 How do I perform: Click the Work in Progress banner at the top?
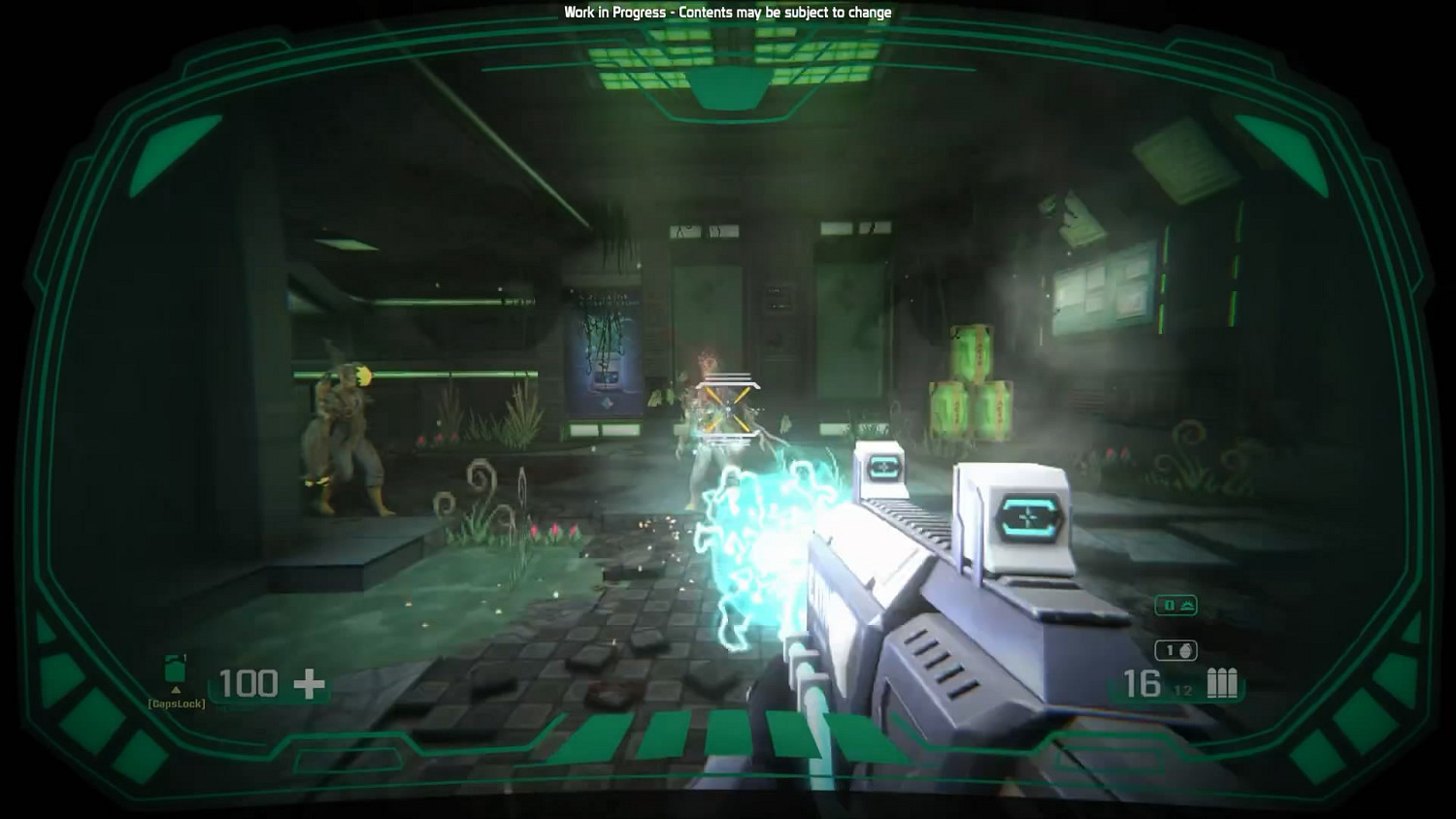click(x=727, y=13)
